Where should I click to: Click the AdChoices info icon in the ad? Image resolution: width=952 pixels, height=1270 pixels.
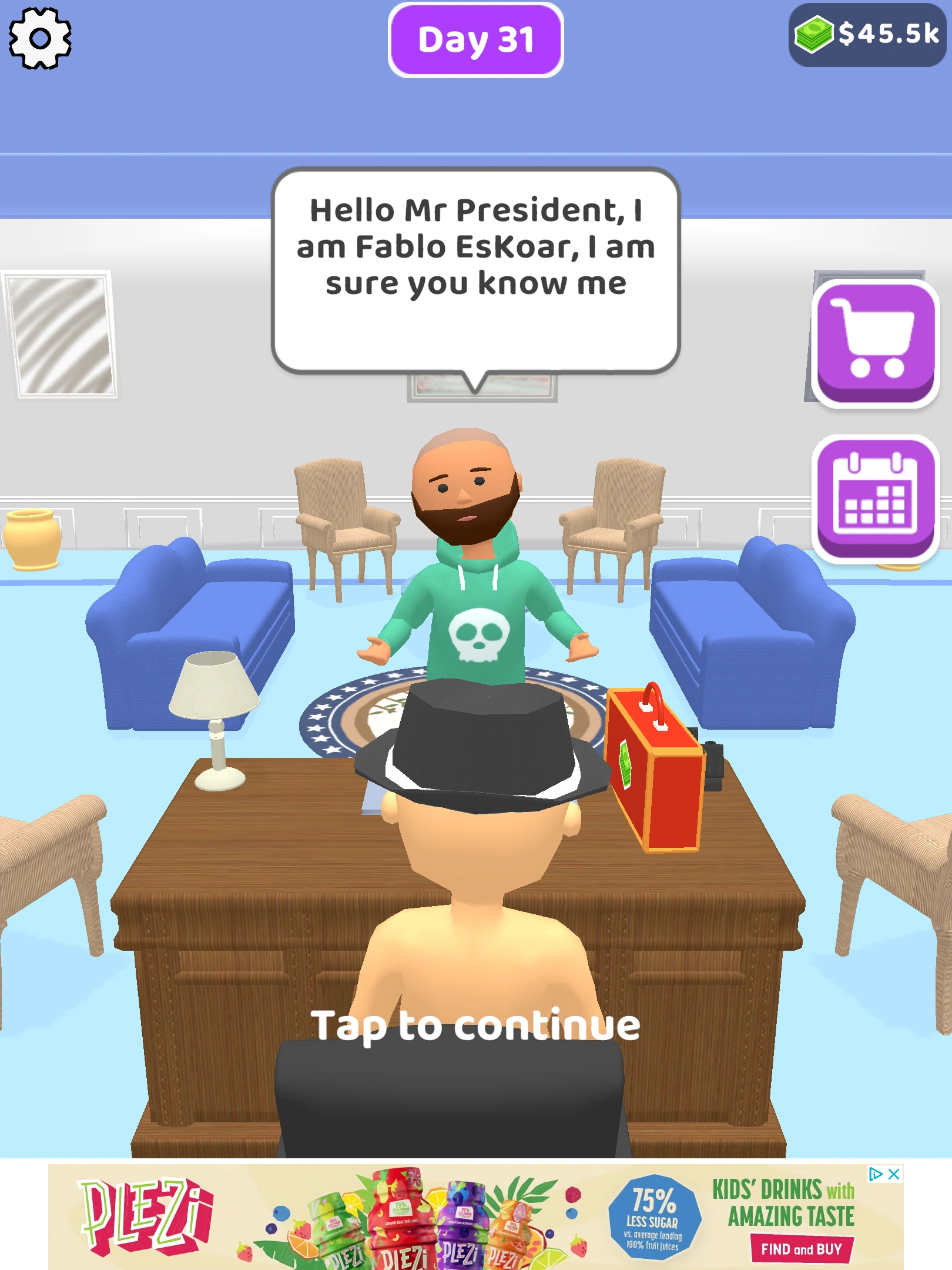875,1174
